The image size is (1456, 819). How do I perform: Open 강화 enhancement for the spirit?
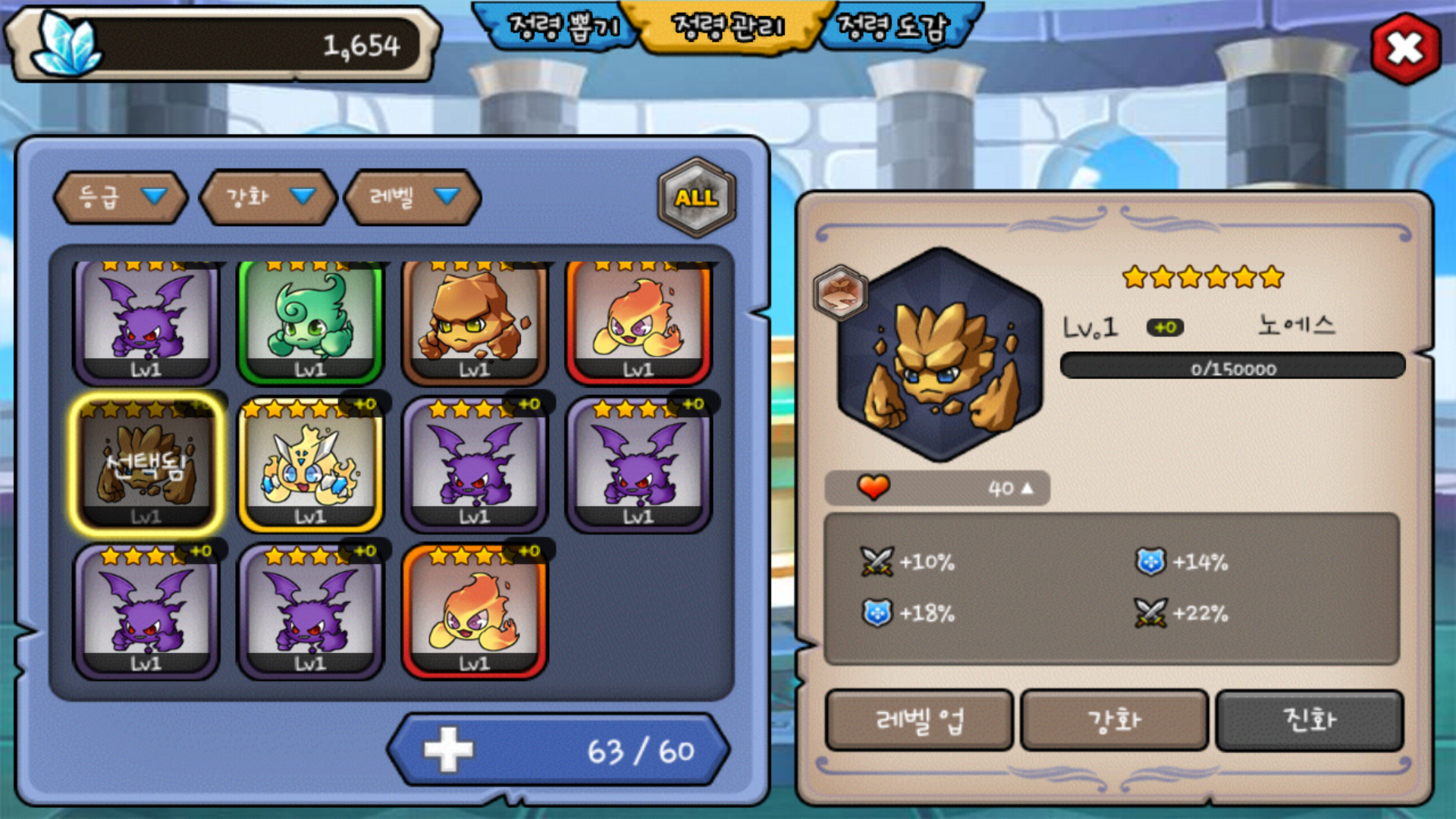pos(1114,720)
